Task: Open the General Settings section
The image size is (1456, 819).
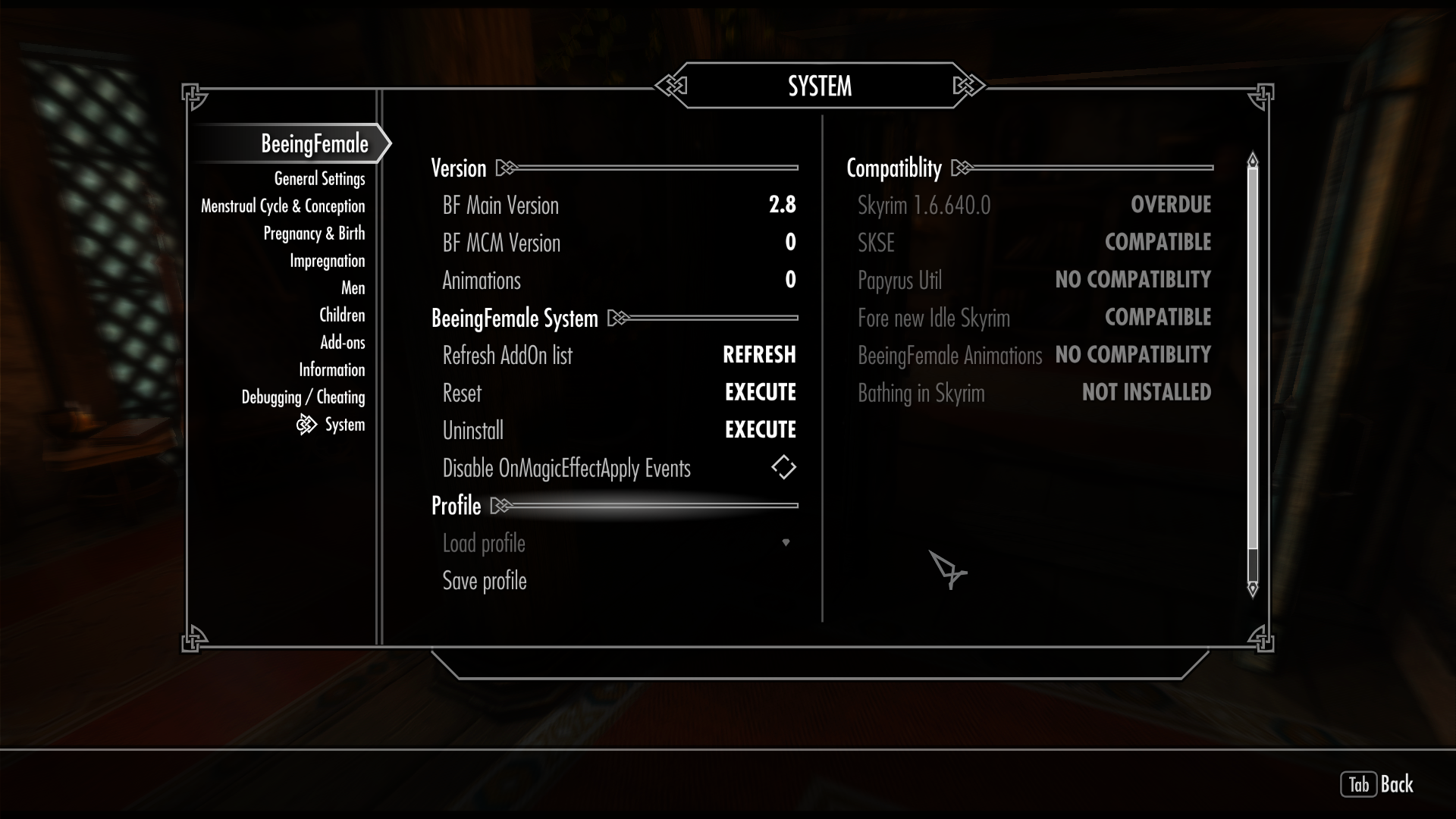Action: pos(319,178)
